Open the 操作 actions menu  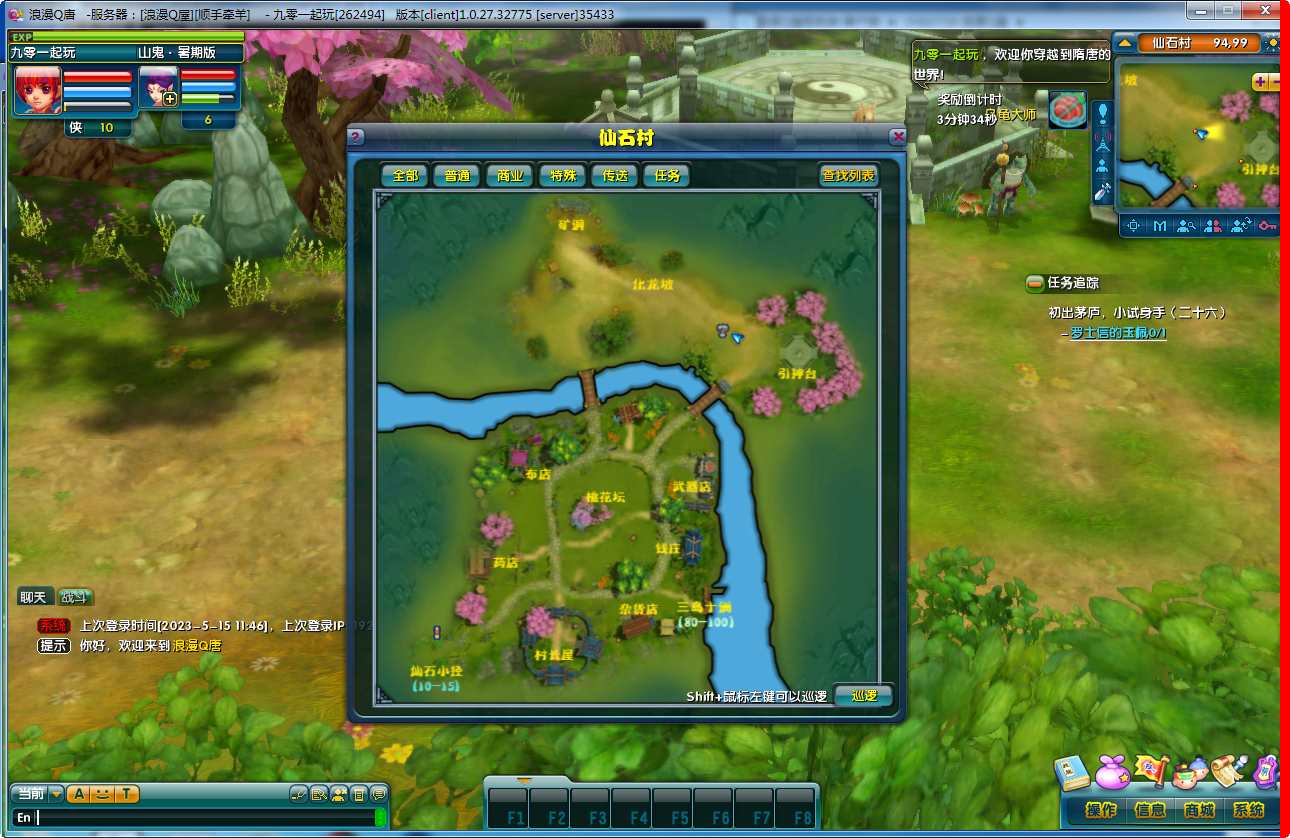coord(1100,810)
